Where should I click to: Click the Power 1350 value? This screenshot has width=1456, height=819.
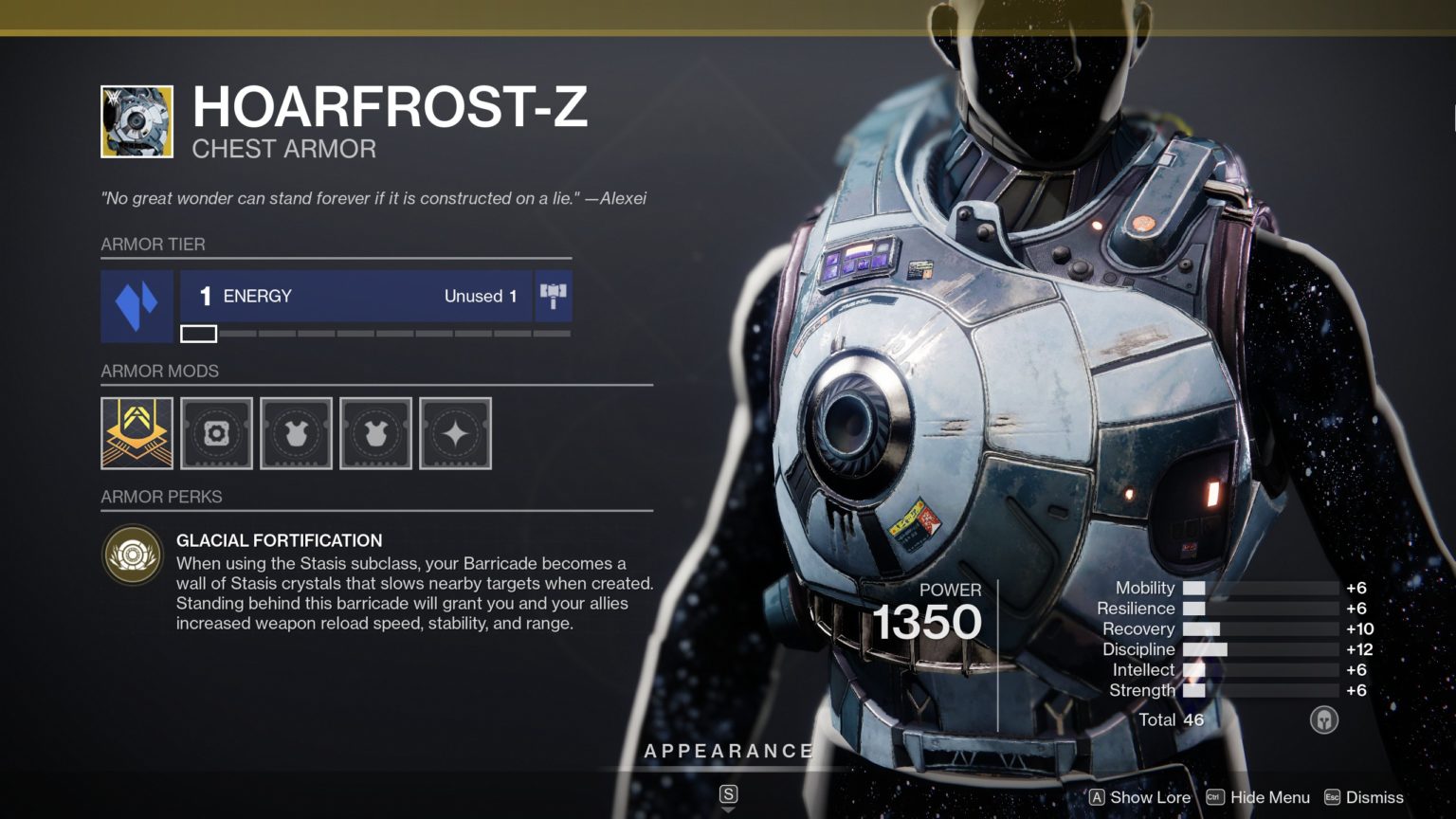[927, 621]
